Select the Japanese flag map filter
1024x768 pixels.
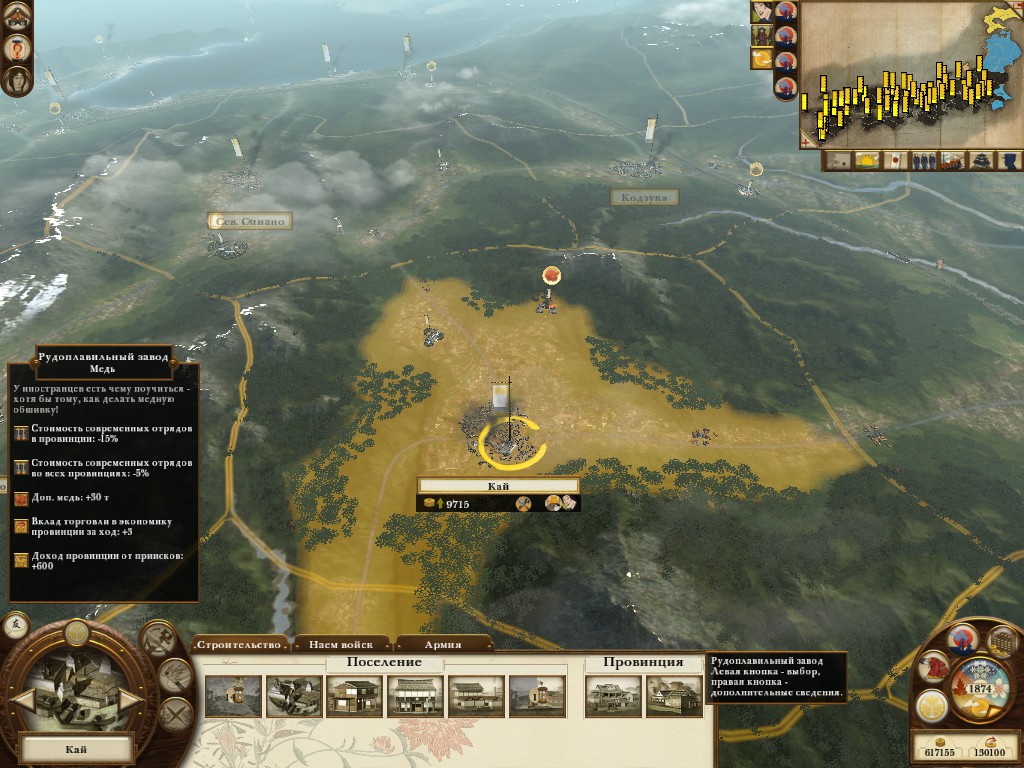click(x=896, y=160)
